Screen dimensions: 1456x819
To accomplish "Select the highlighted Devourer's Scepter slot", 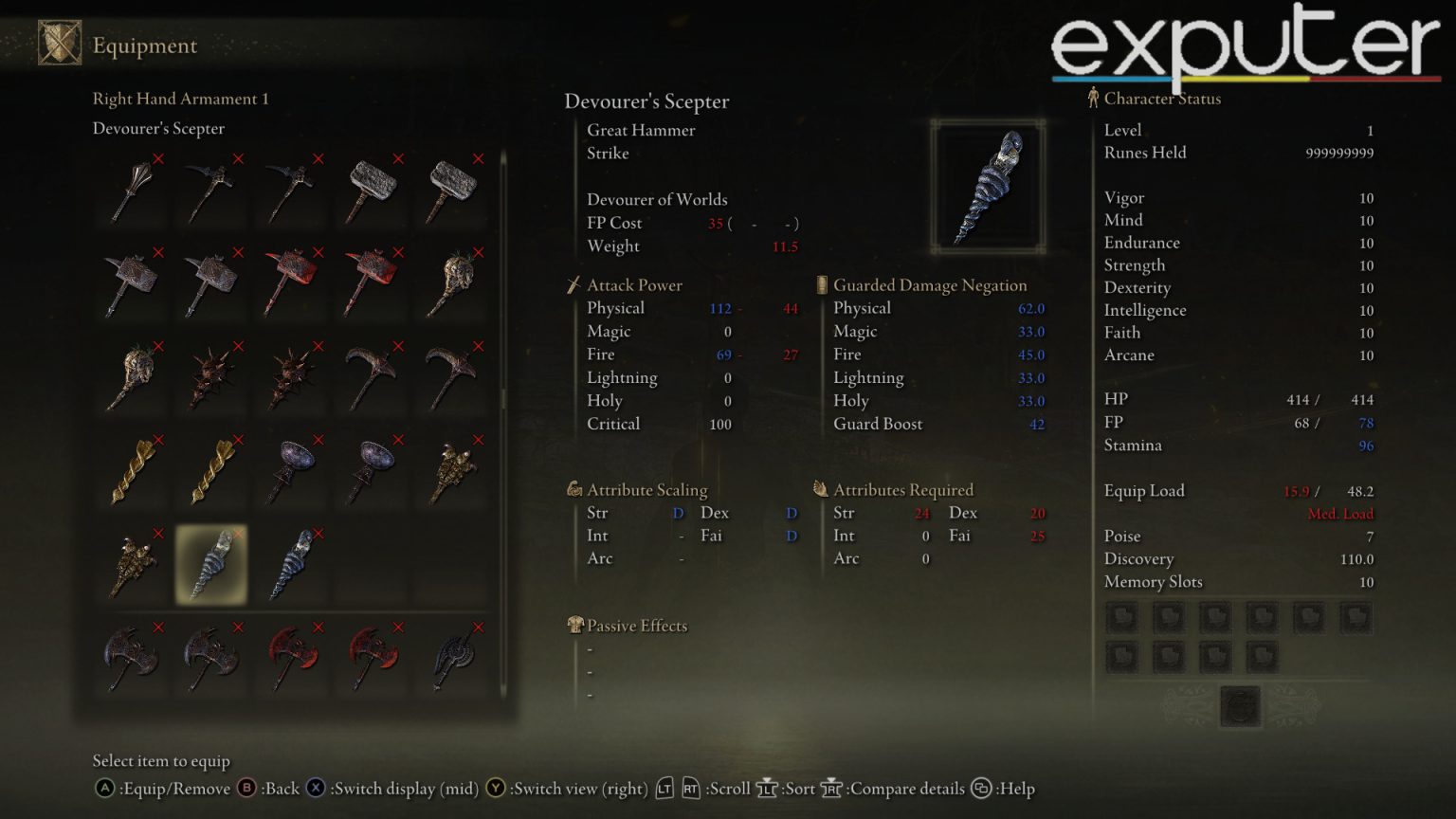I will (211, 566).
